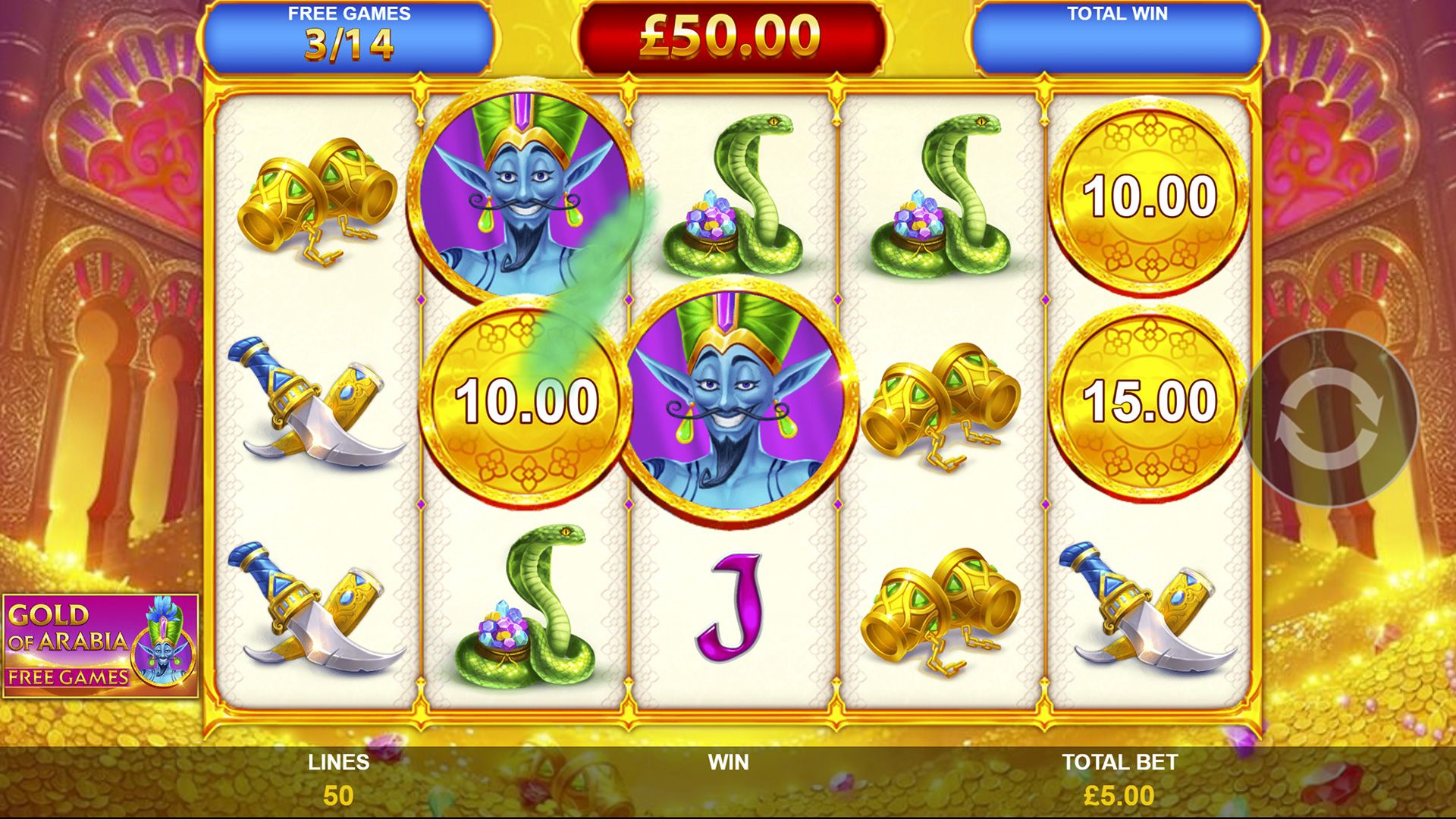The width and height of the screenshot is (1456, 819).
Task: Click the LINES 50 label
Action: (x=337, y=775)
